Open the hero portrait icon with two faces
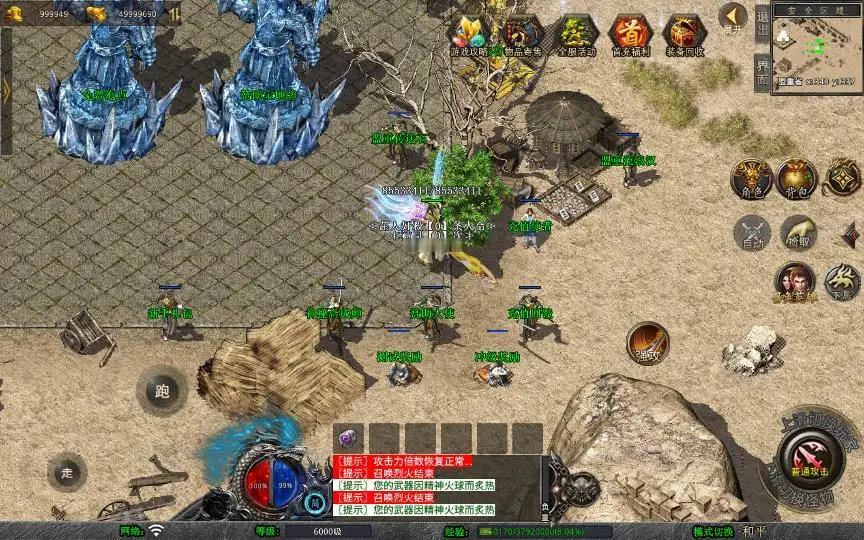Screen dimensions: 864x540 (795, 283)
